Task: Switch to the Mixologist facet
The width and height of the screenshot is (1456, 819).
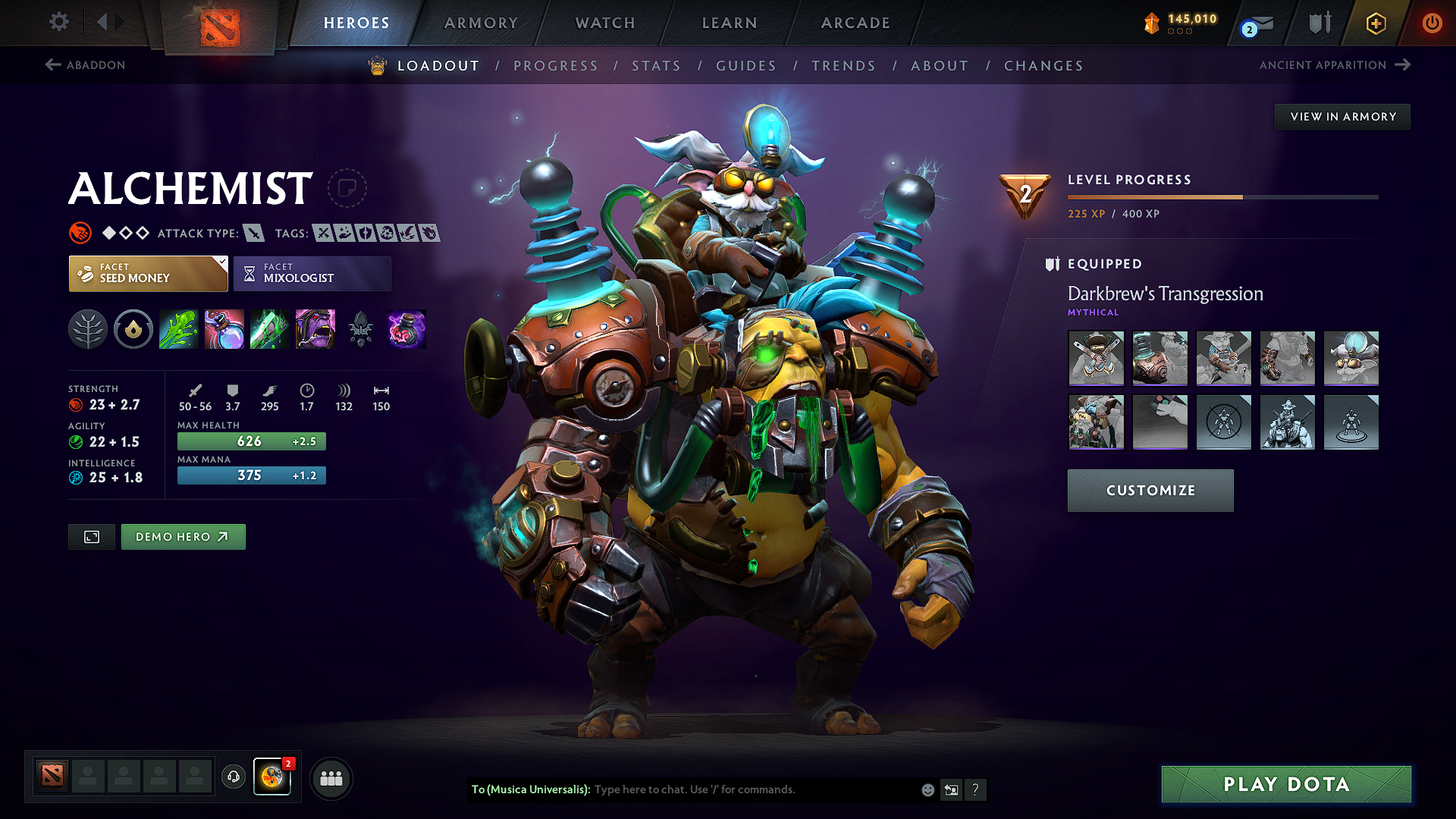Action: point(312,273)
